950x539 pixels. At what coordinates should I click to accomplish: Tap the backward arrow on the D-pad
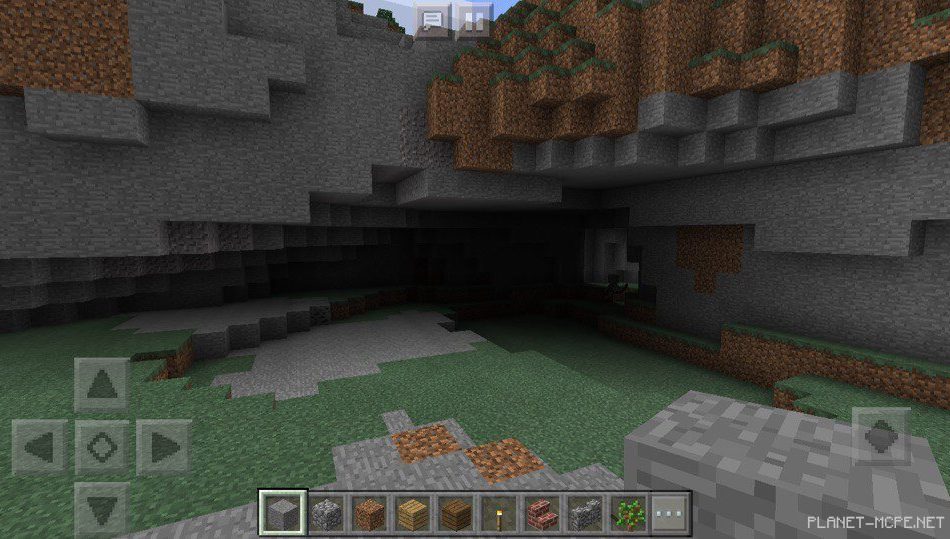point(102,508)
